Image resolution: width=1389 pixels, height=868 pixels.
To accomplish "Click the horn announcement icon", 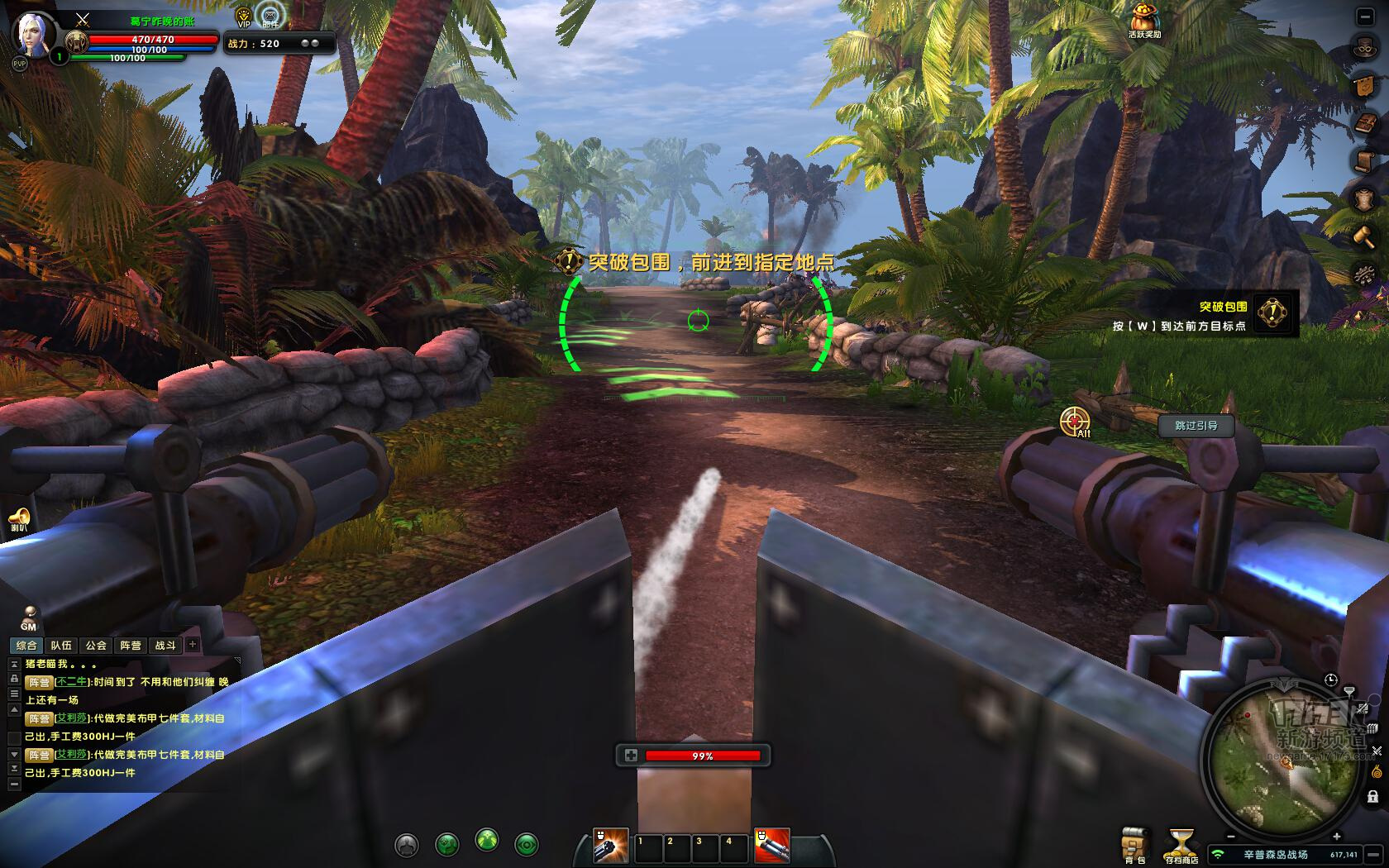I will click(19, 519).
